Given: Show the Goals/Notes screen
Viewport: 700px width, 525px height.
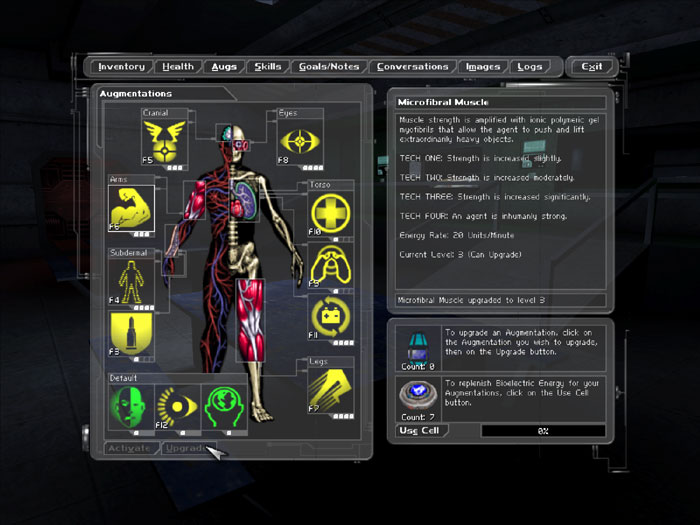Looking at the screenshot, I should pos(329,67).
